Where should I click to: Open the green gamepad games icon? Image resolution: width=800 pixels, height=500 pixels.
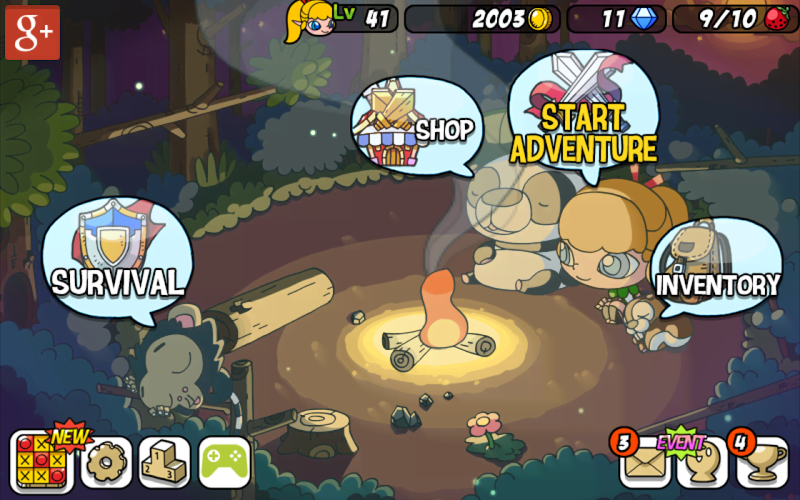224,462
